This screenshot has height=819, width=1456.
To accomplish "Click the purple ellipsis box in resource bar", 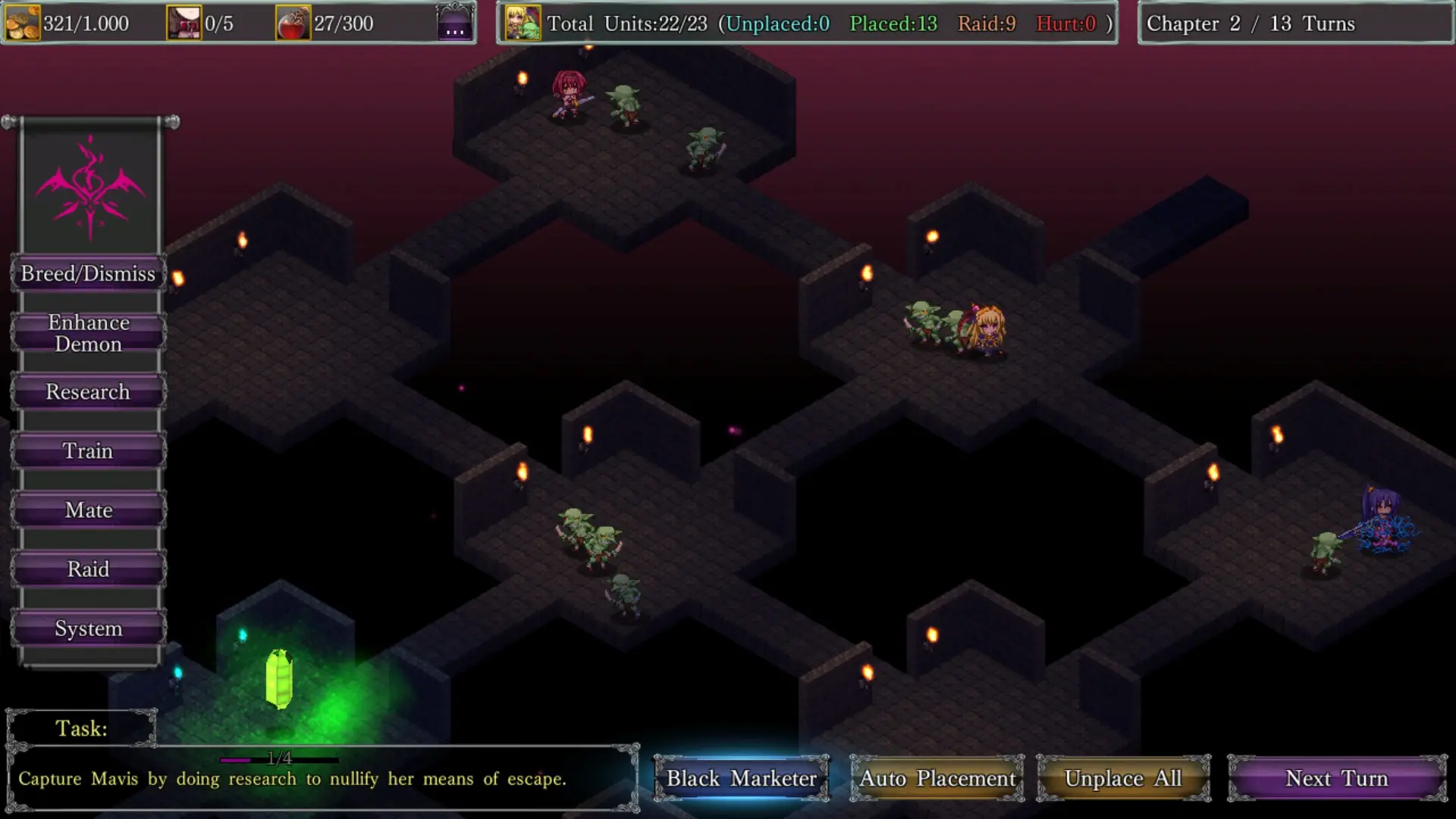I will click(x=455, y=24).
